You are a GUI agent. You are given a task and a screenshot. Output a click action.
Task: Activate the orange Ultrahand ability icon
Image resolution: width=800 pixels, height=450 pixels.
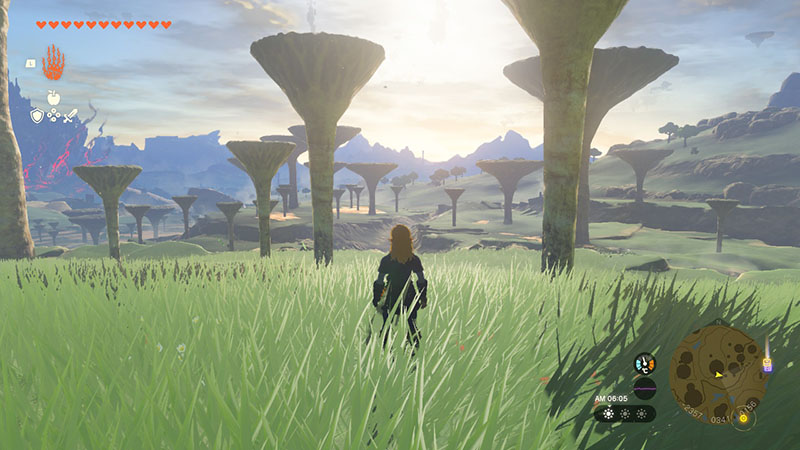tap(52, 64)
